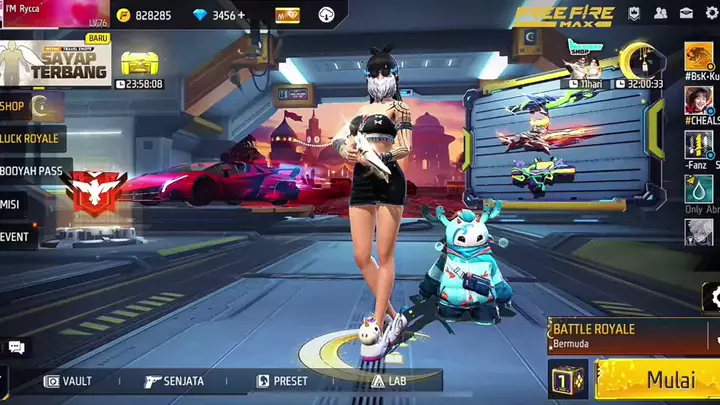Viewport: 720px width, 405px height.
Task: Open the Preset menu
Action: pos(282,381)
